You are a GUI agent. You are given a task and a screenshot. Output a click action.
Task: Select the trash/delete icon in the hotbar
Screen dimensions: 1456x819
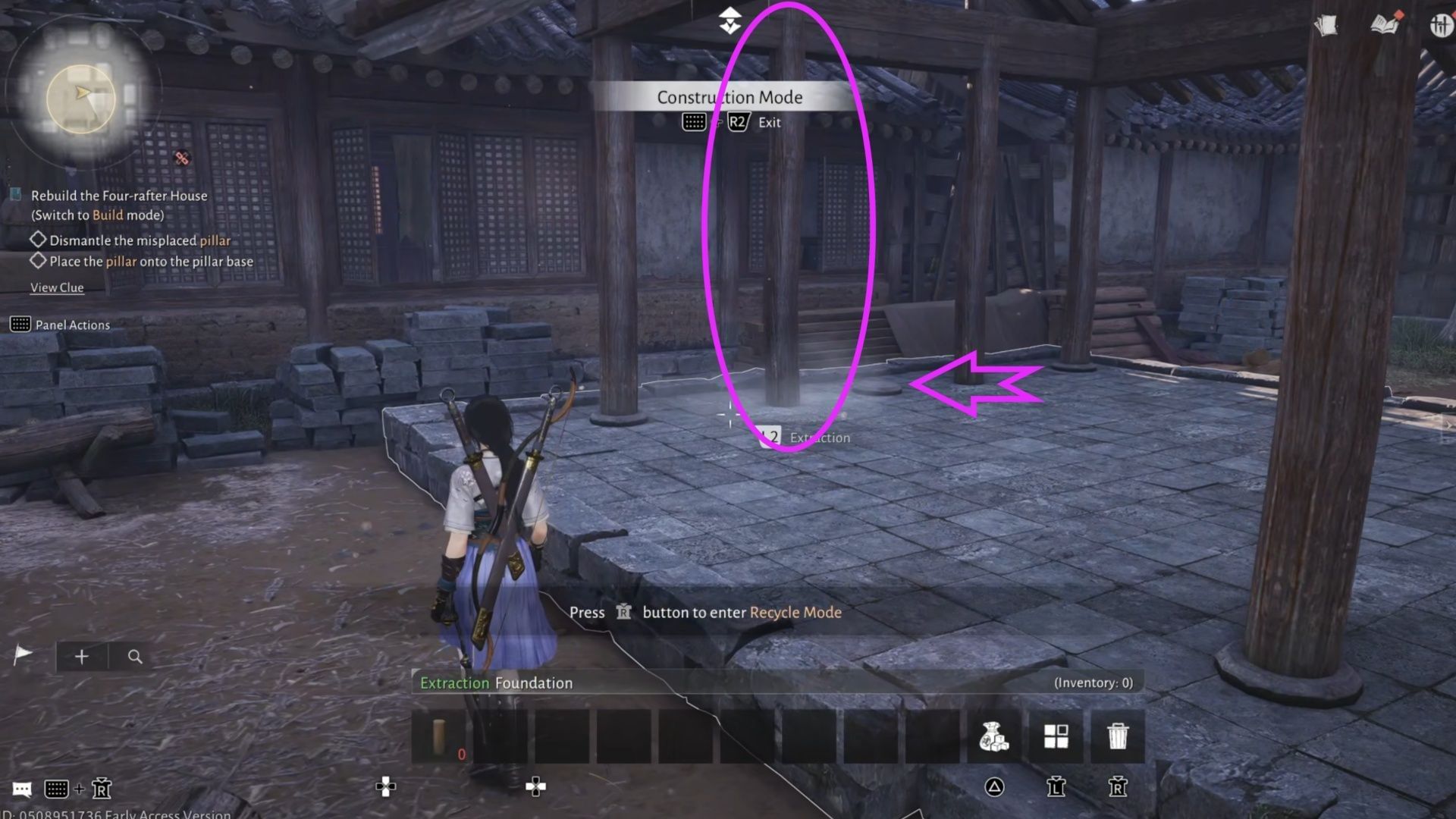[x=1118, y=736]
